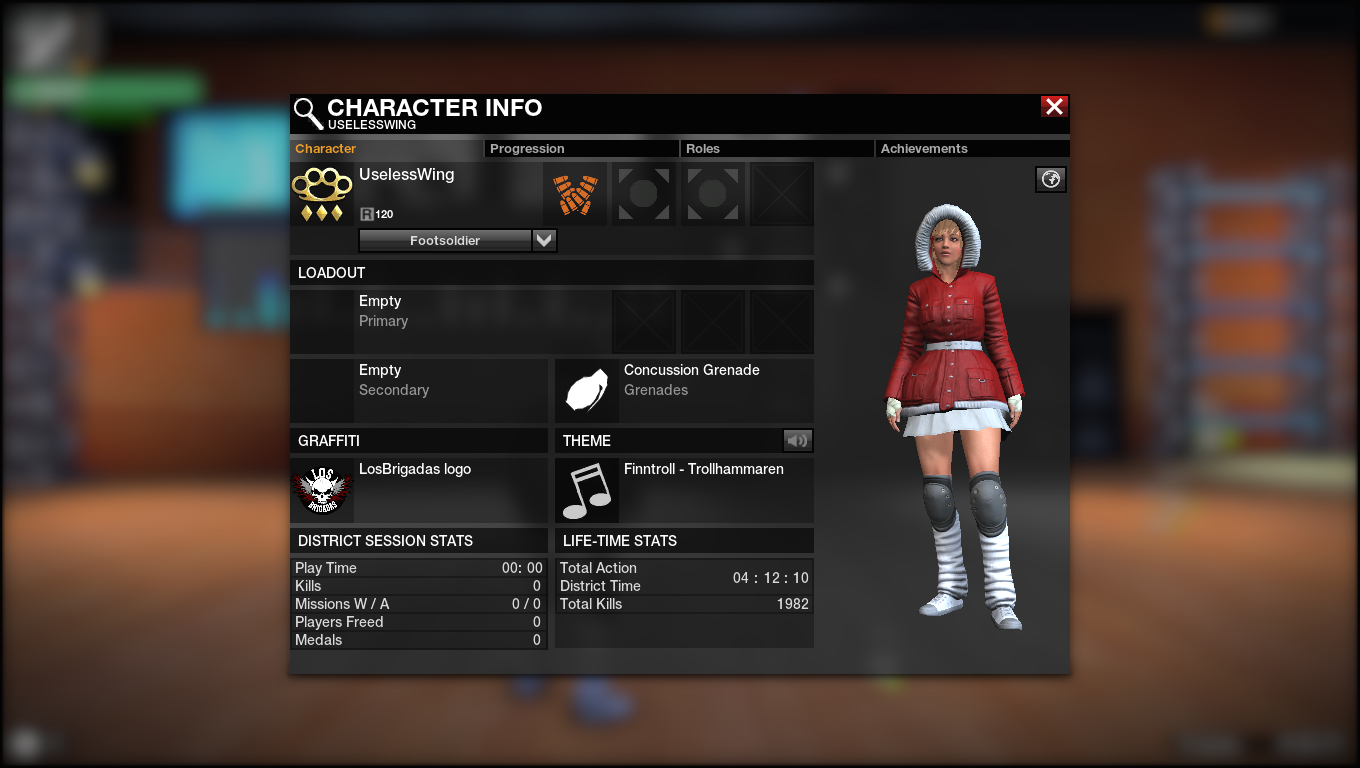Open the Footsoldier title dropdown
This screenshot has height=768, width=1360.
[x=544, y=240]
